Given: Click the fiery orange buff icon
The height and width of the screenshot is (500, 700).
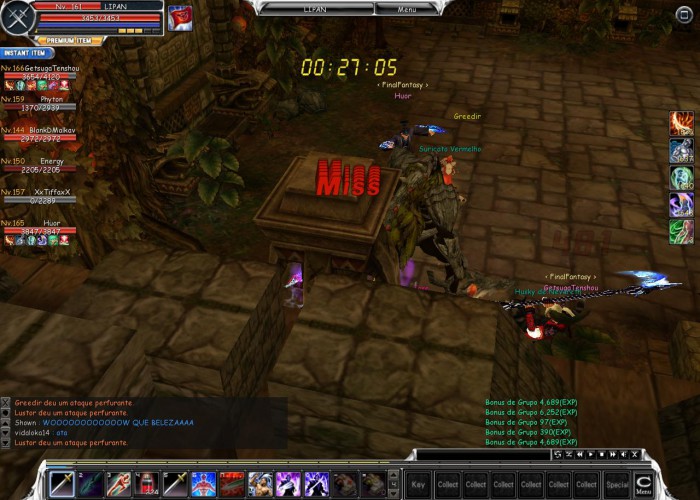Looking at the screenshot, I should coord(681,124).
